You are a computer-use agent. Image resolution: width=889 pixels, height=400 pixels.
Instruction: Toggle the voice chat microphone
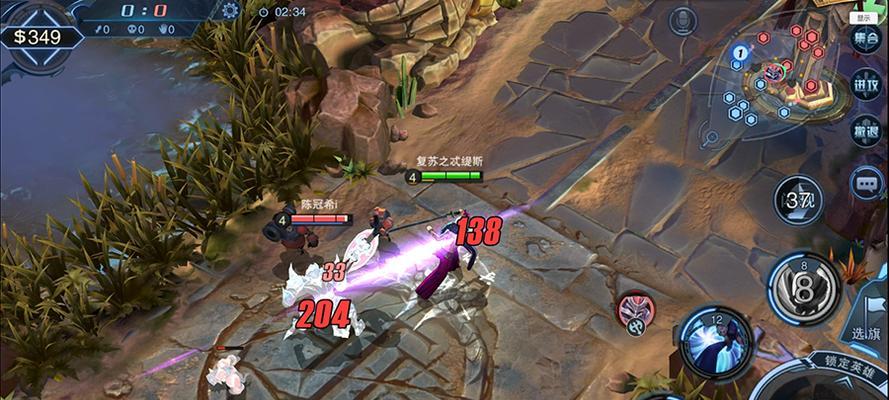tap(683, 19)
